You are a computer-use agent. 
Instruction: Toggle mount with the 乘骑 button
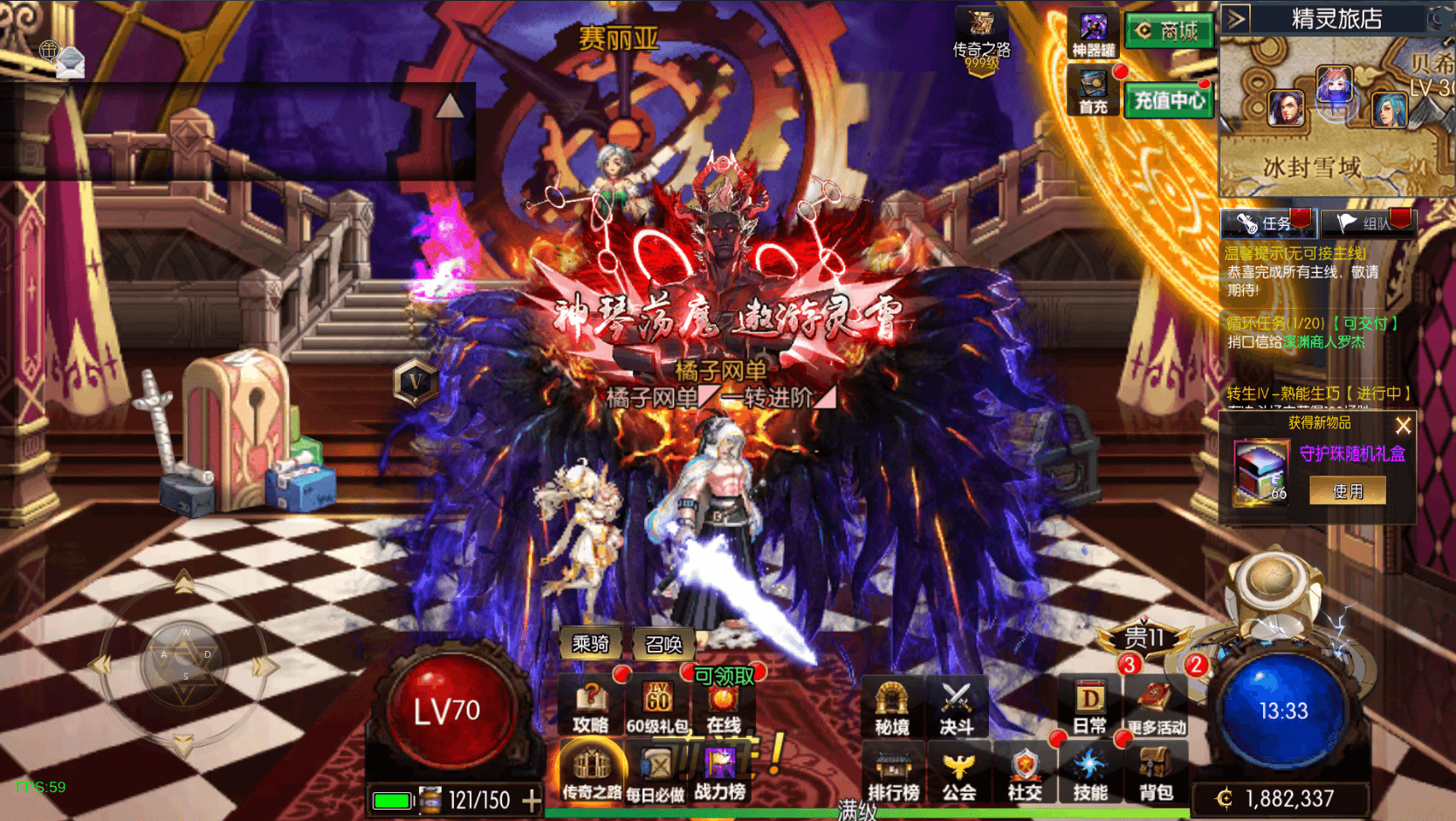590,644
